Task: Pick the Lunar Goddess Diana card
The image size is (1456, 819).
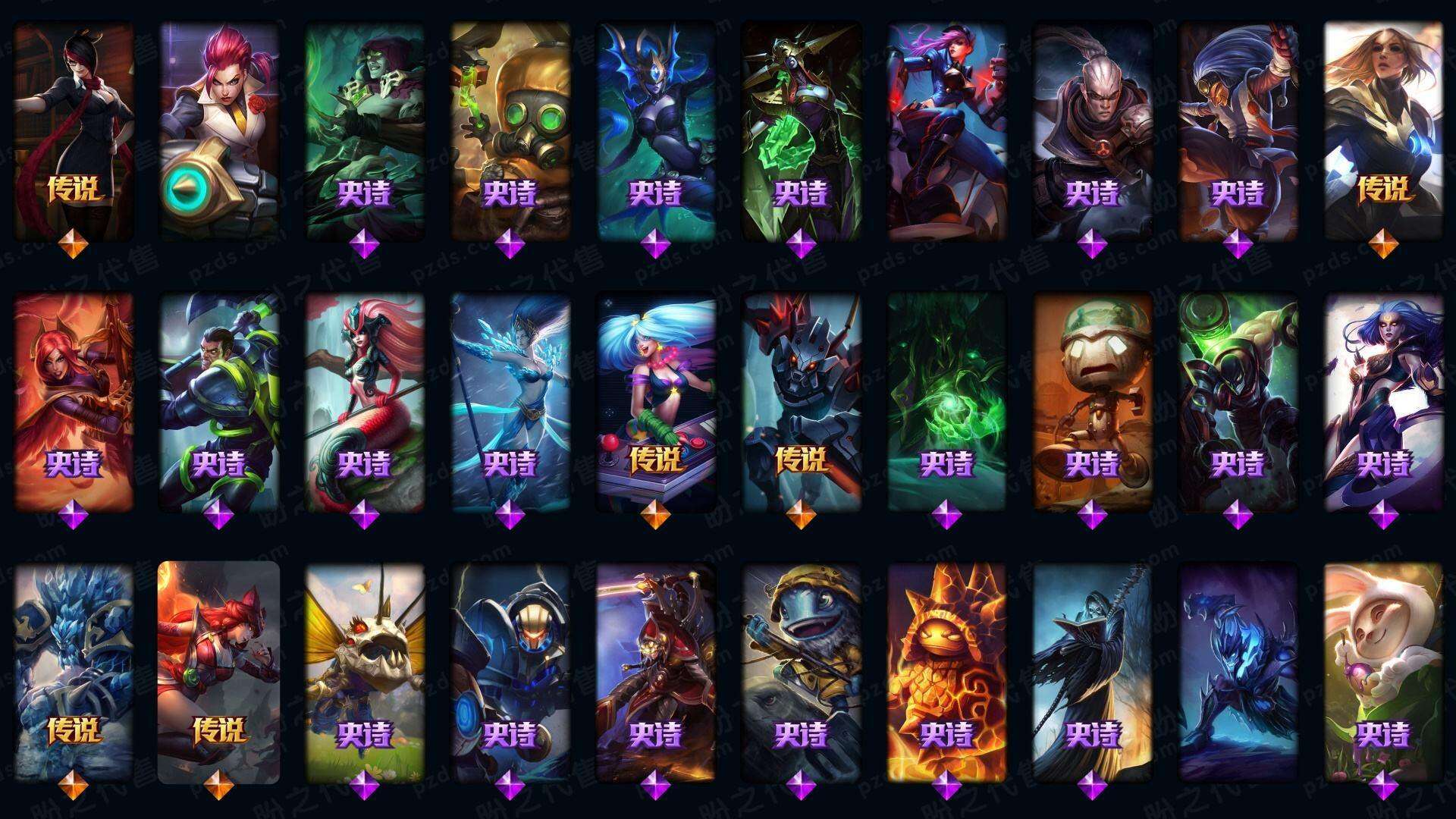Action: pos(1384,402)
